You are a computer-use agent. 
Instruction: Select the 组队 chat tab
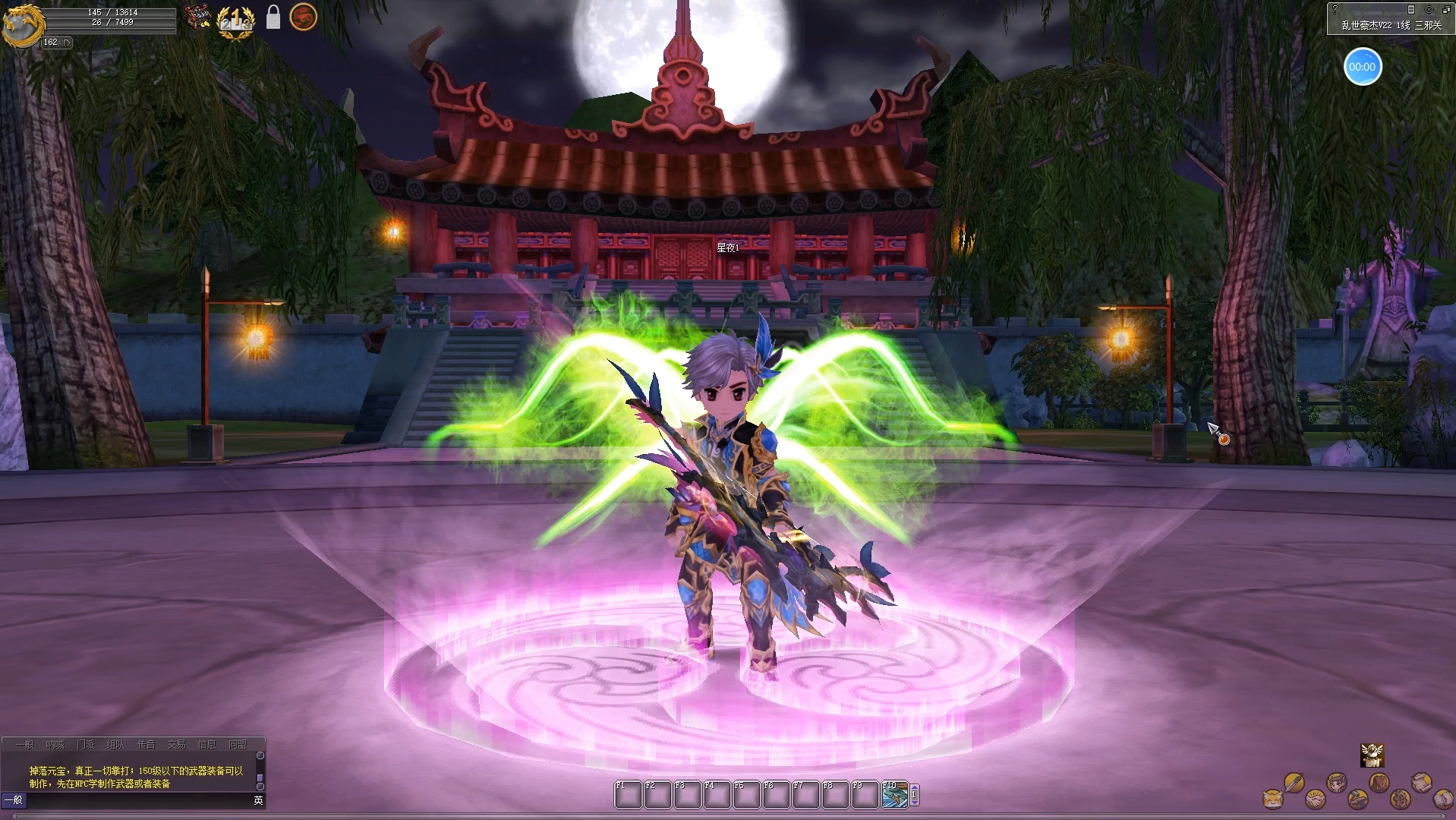tap(115, 745)
